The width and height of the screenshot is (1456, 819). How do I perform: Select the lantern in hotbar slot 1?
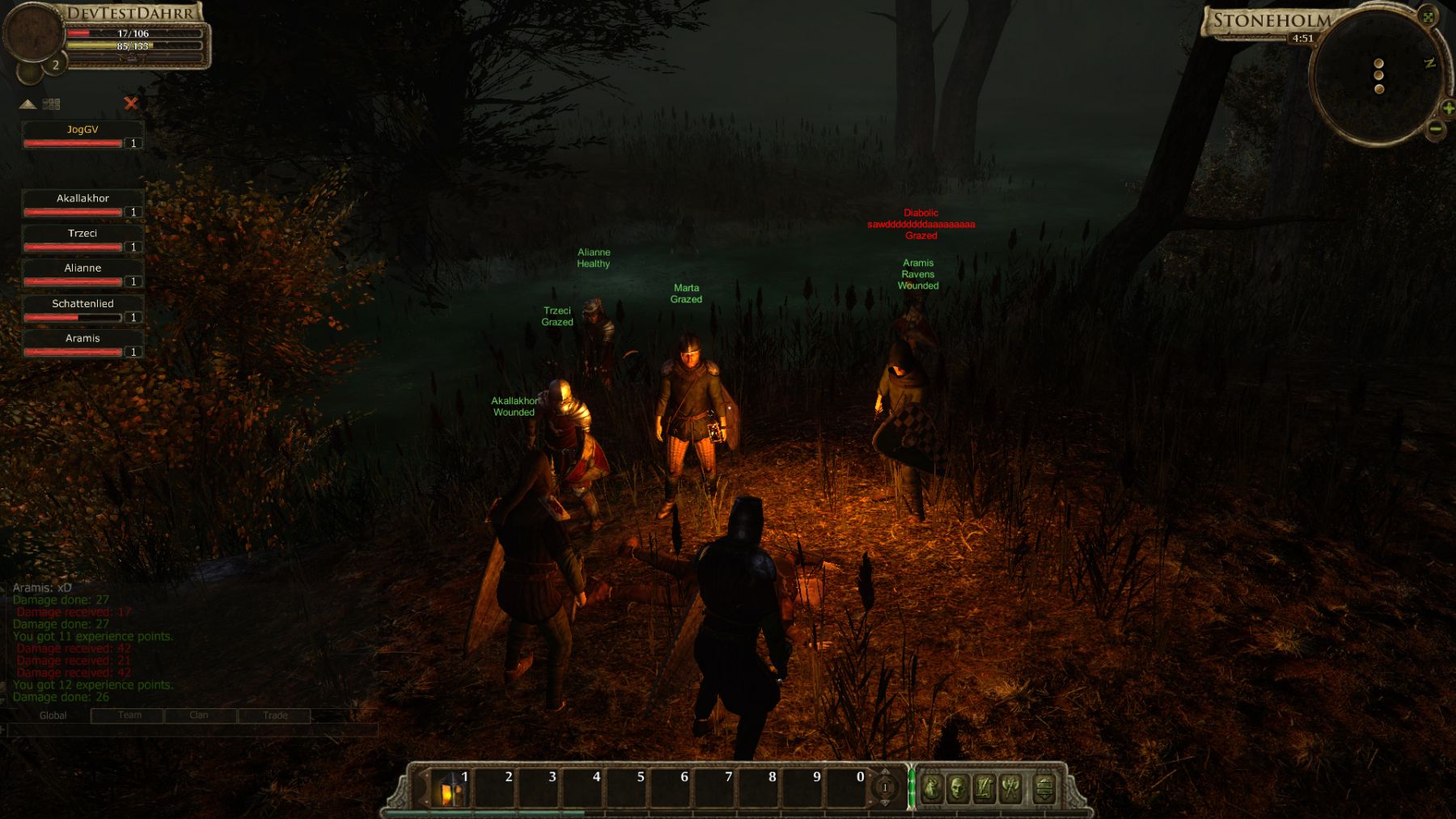(x=449, y=787)
